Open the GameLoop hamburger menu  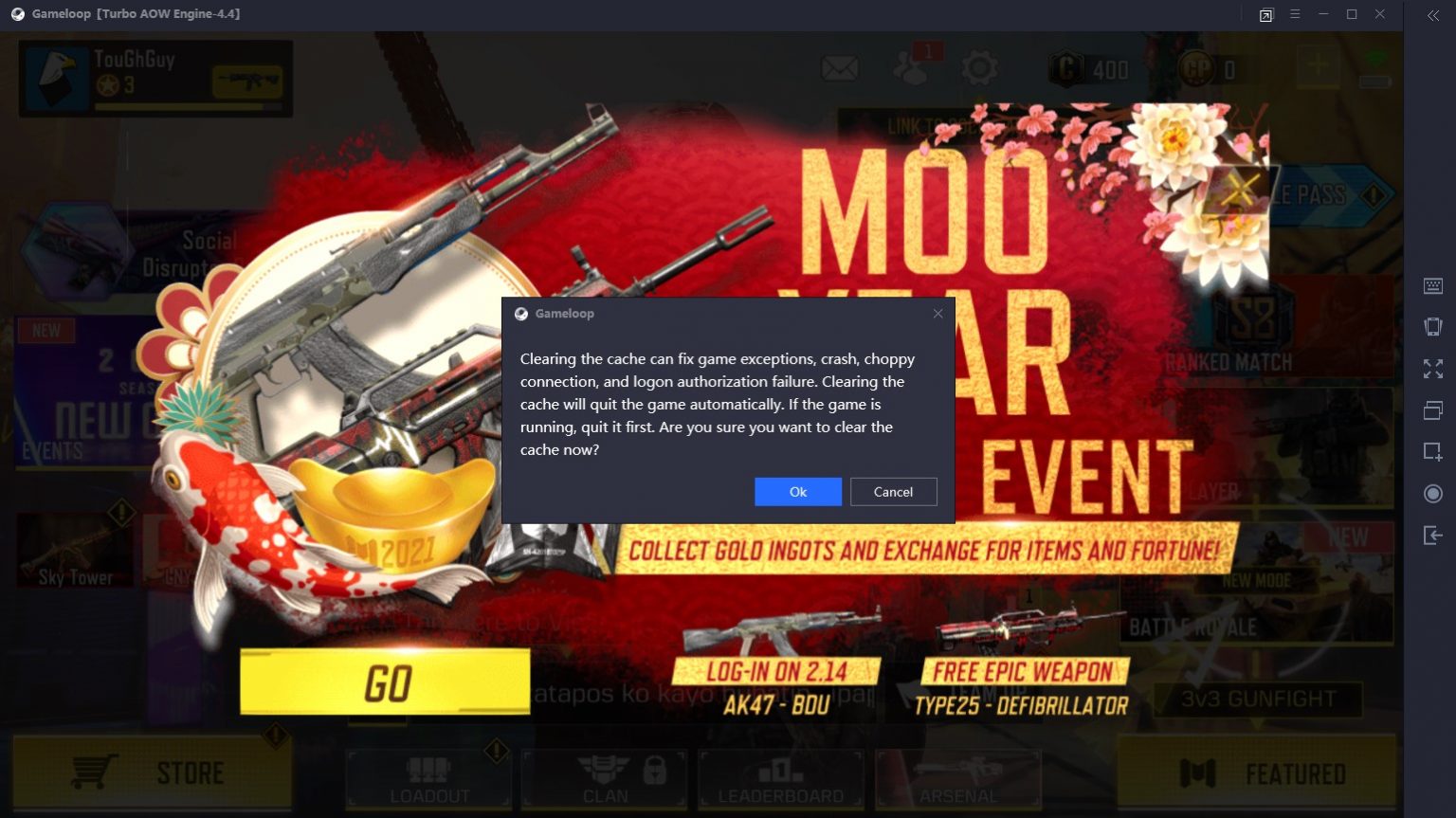coord(1294,14)
